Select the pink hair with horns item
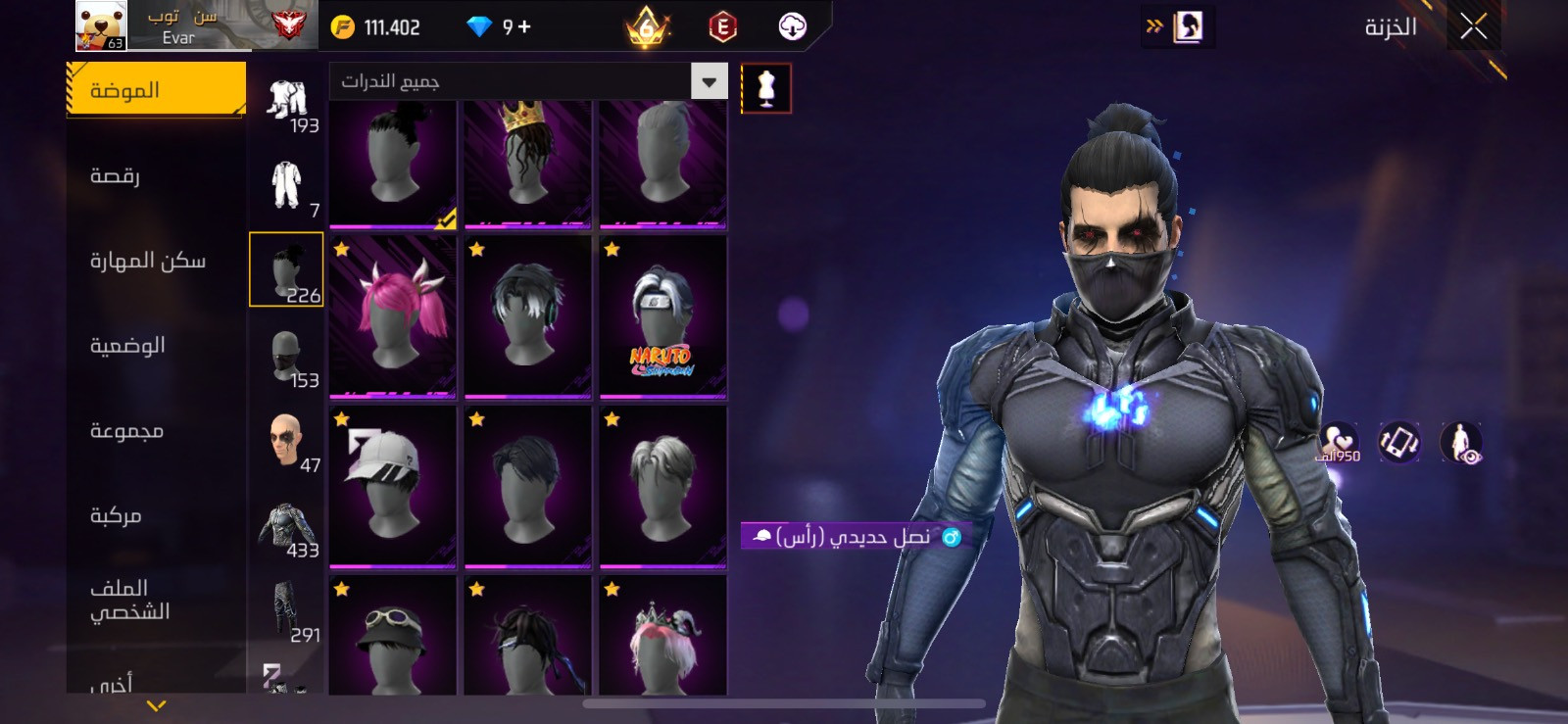This screenshot has height=724, width=1568. [x=393, y=316]
